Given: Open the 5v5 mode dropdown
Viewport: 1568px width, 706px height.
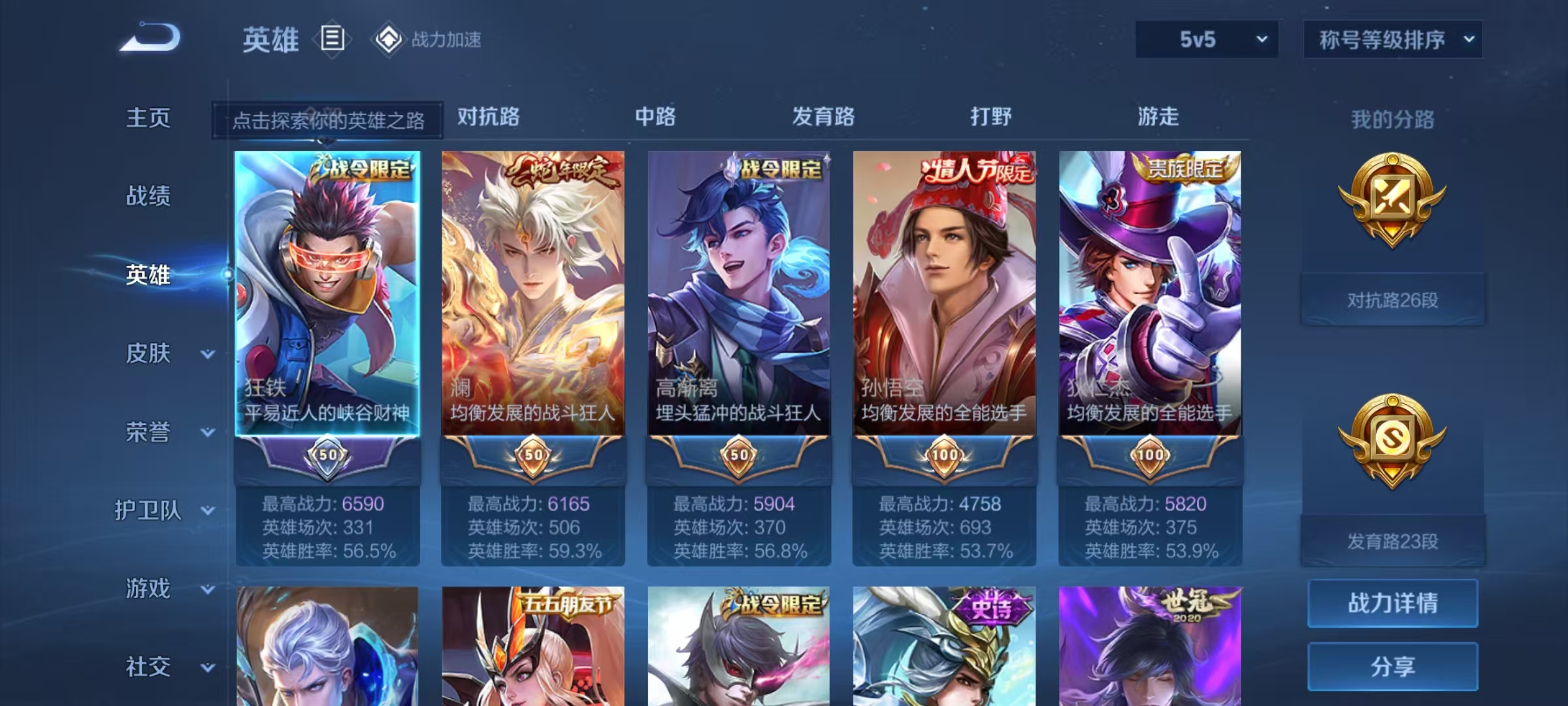Looking at the screenshot, I should click(x=1205, y=39).
